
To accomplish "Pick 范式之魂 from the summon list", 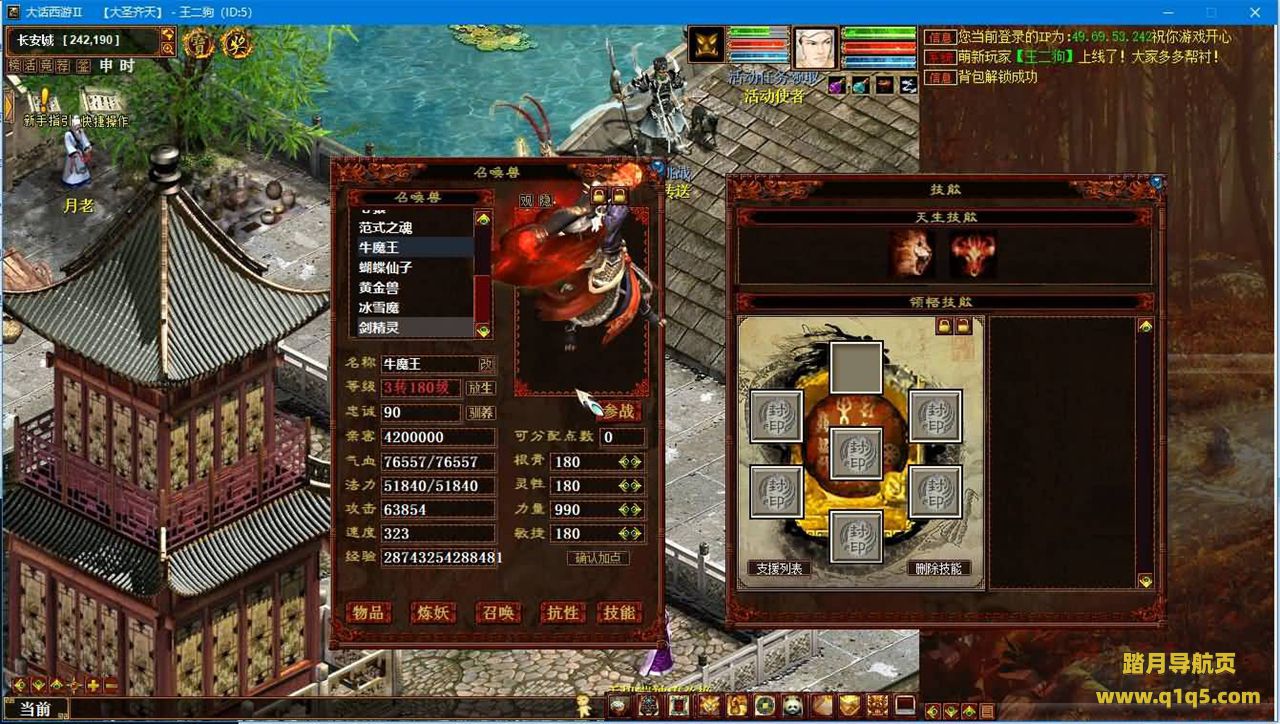I will point(386,227).
